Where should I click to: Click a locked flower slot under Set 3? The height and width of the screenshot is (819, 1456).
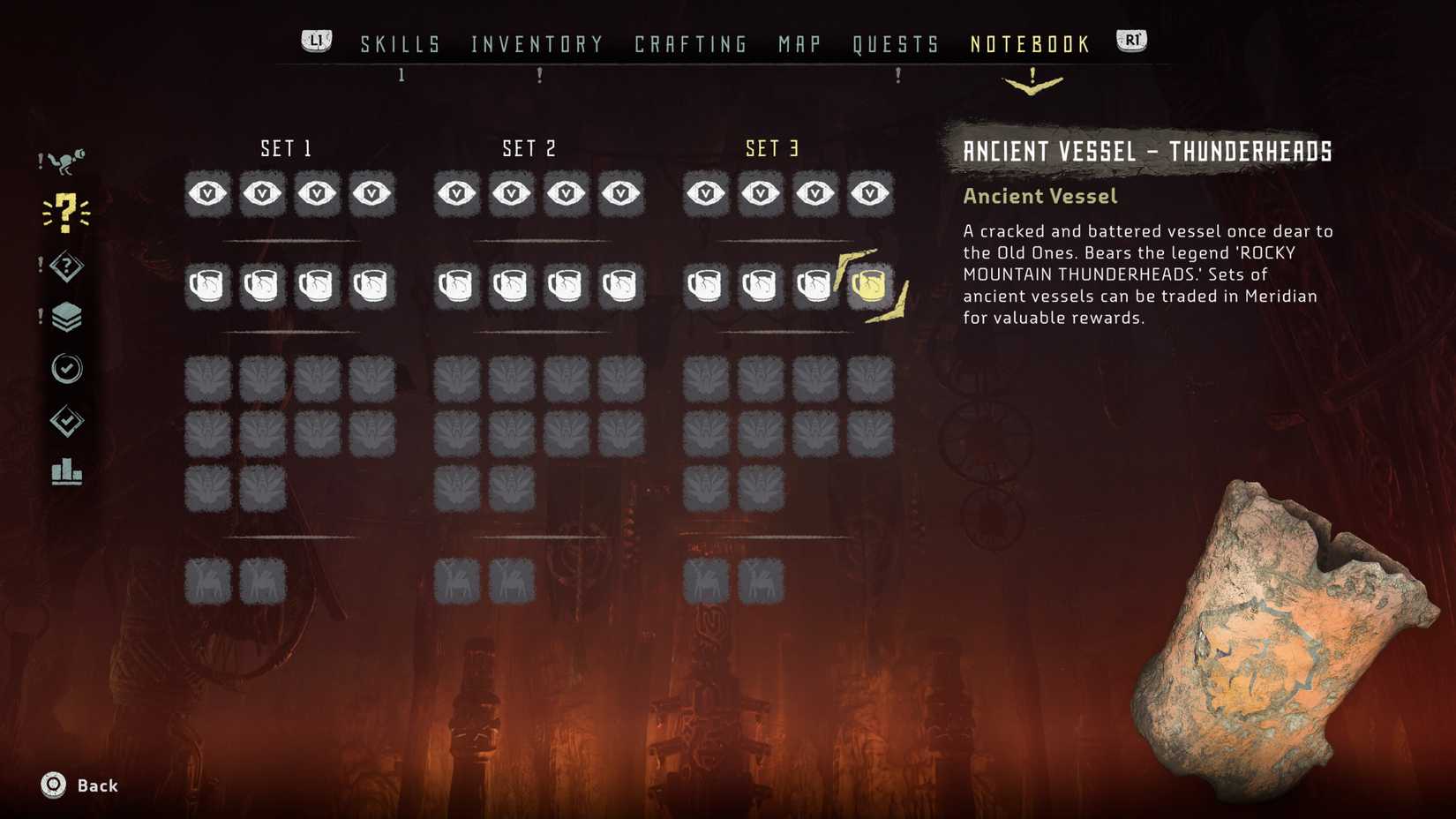pyautogui.click(x=706, y=379)
